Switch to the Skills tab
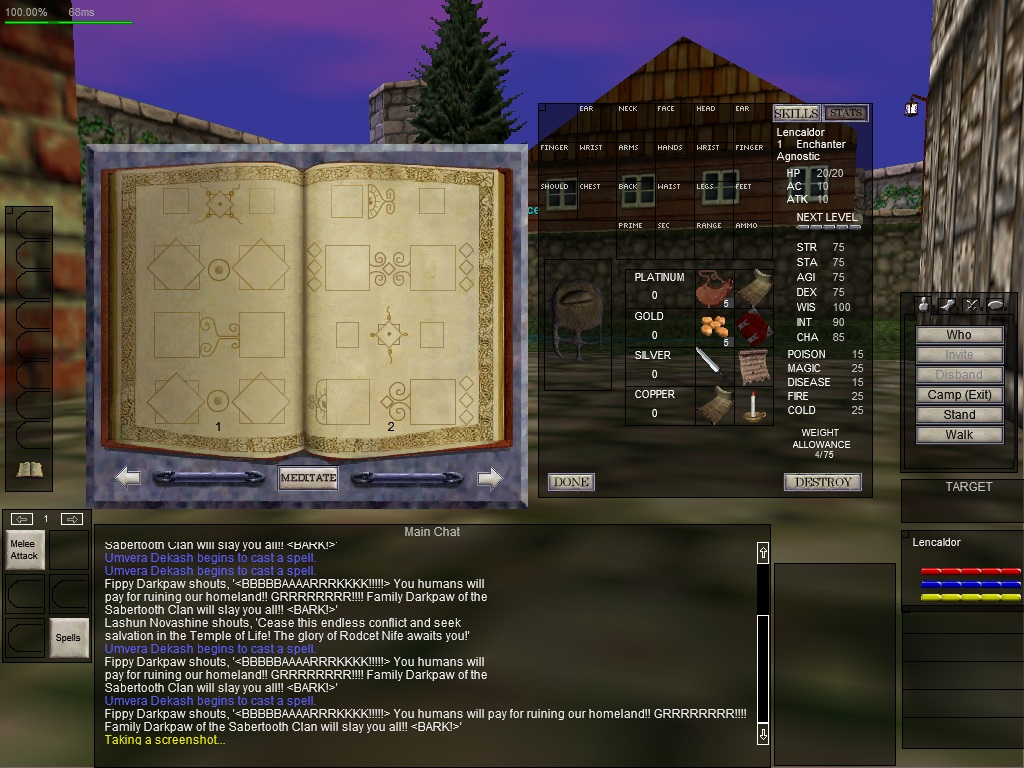The image size is (1024, 768). tap(796, 113)
